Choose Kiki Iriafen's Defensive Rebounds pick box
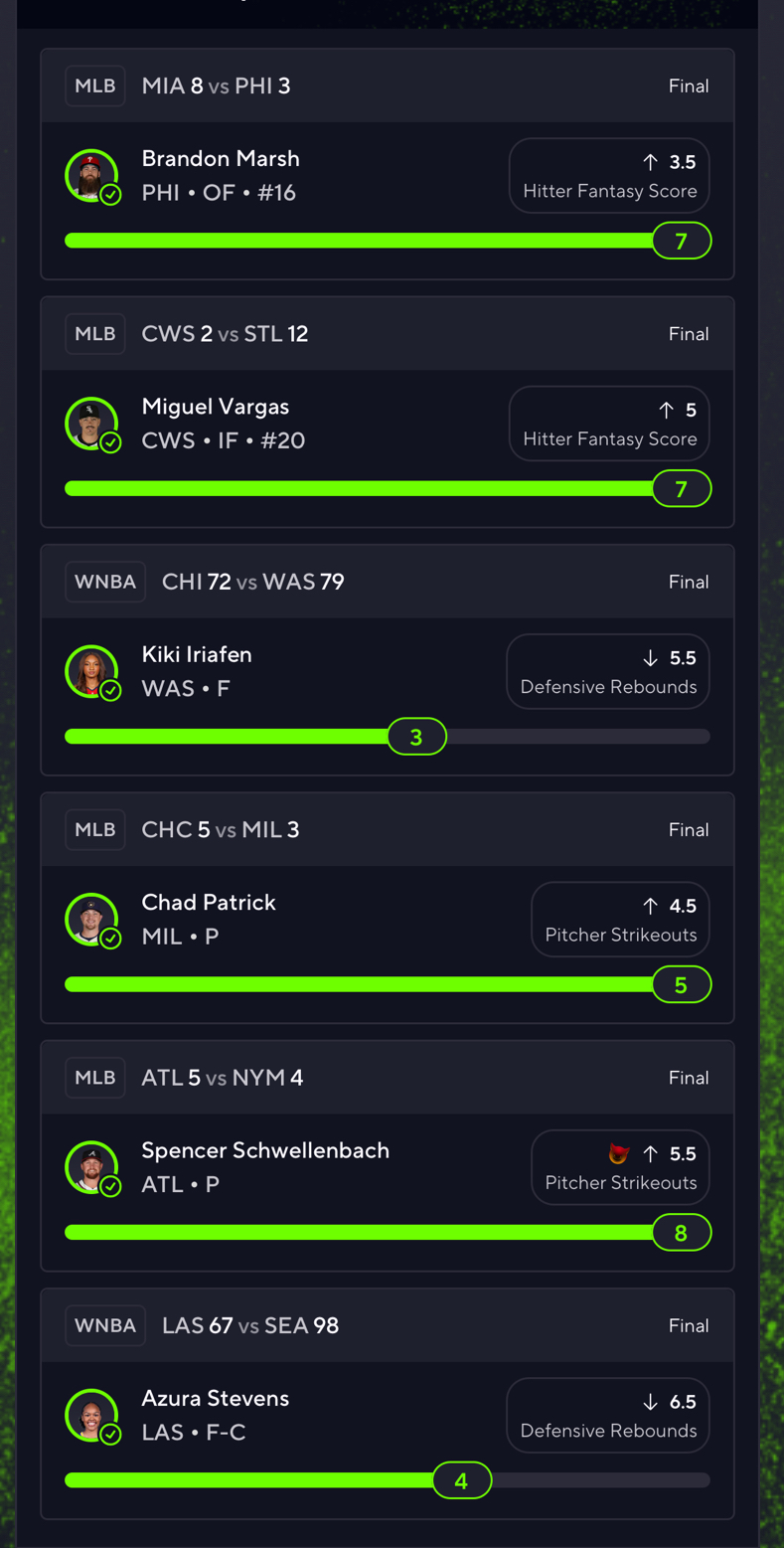This screenshot has width=784, height=1548. click(608, 672)
